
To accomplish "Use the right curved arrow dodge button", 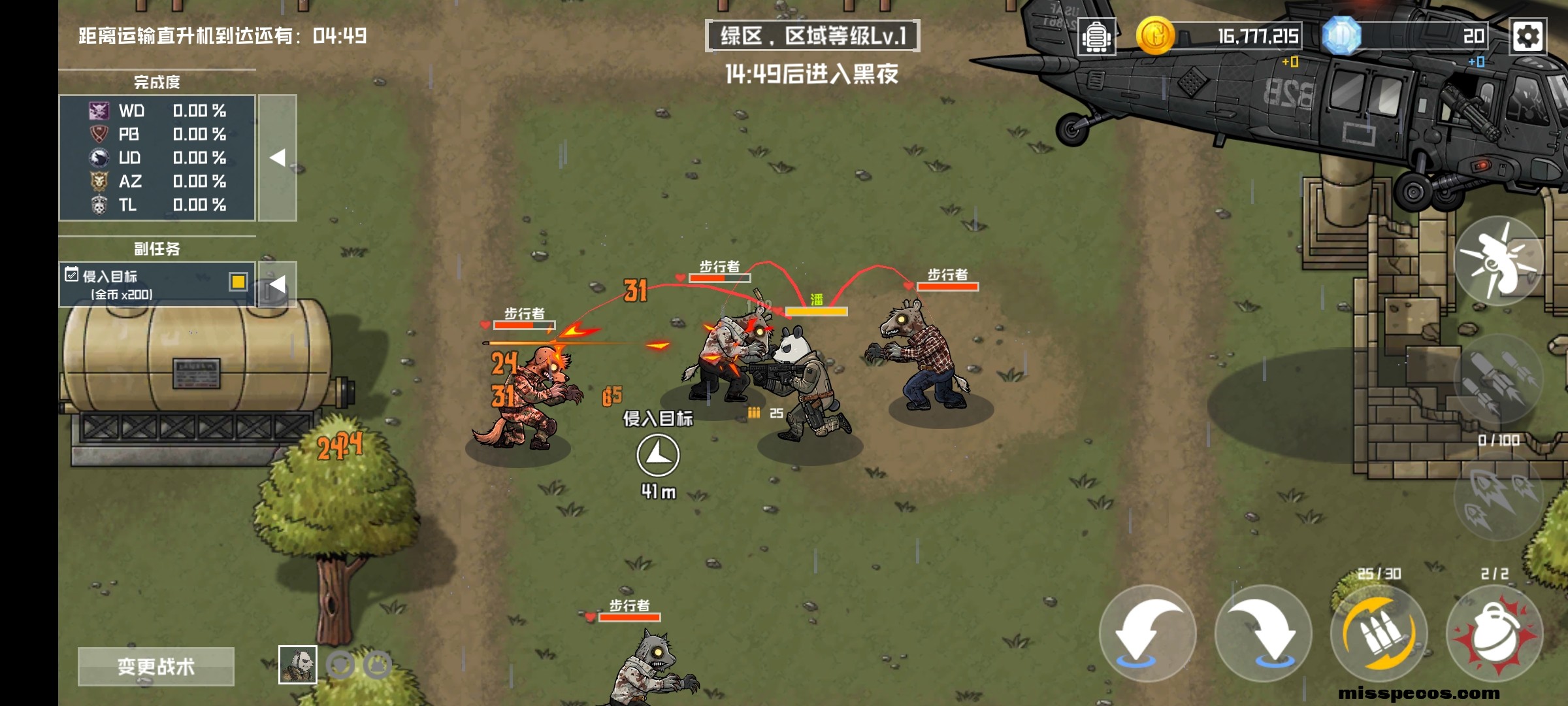I will coord(1264,633).
